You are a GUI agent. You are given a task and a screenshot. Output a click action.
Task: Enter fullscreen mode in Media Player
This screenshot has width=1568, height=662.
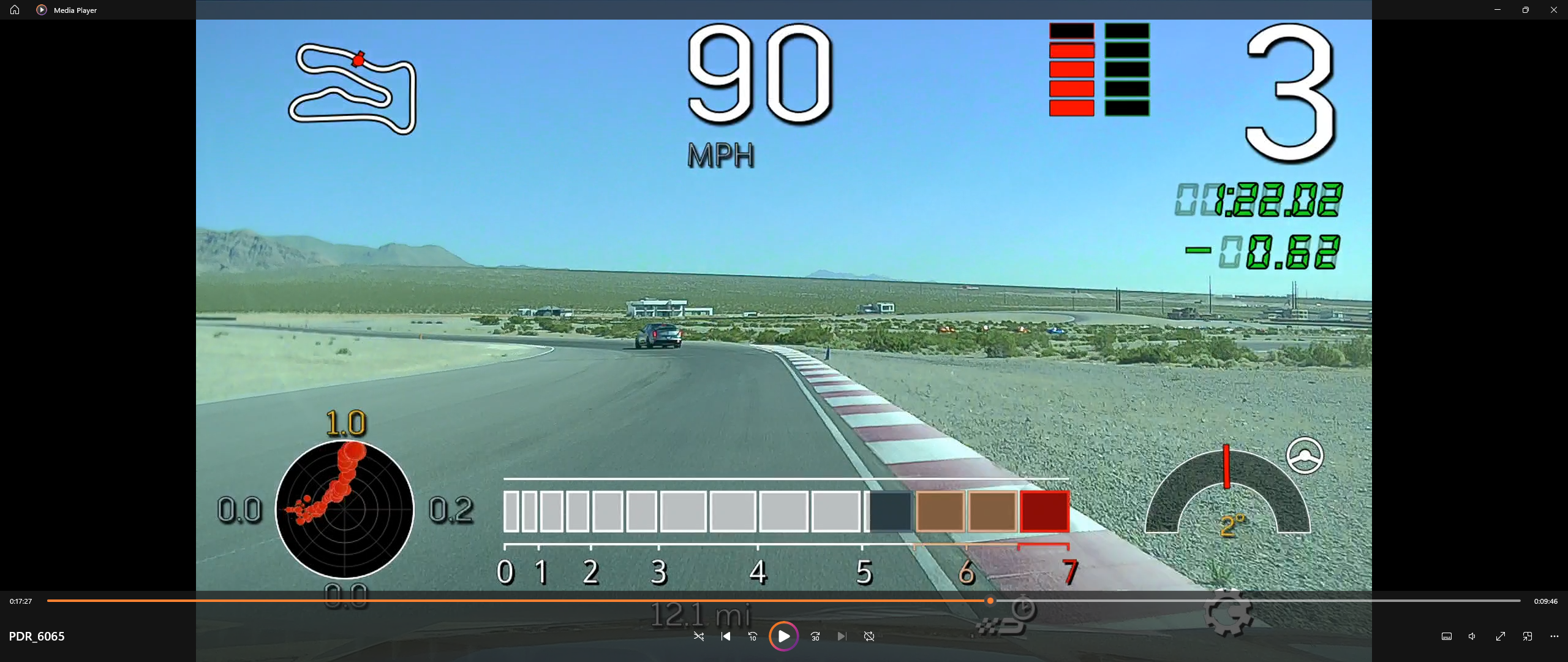click(1500, 636)
